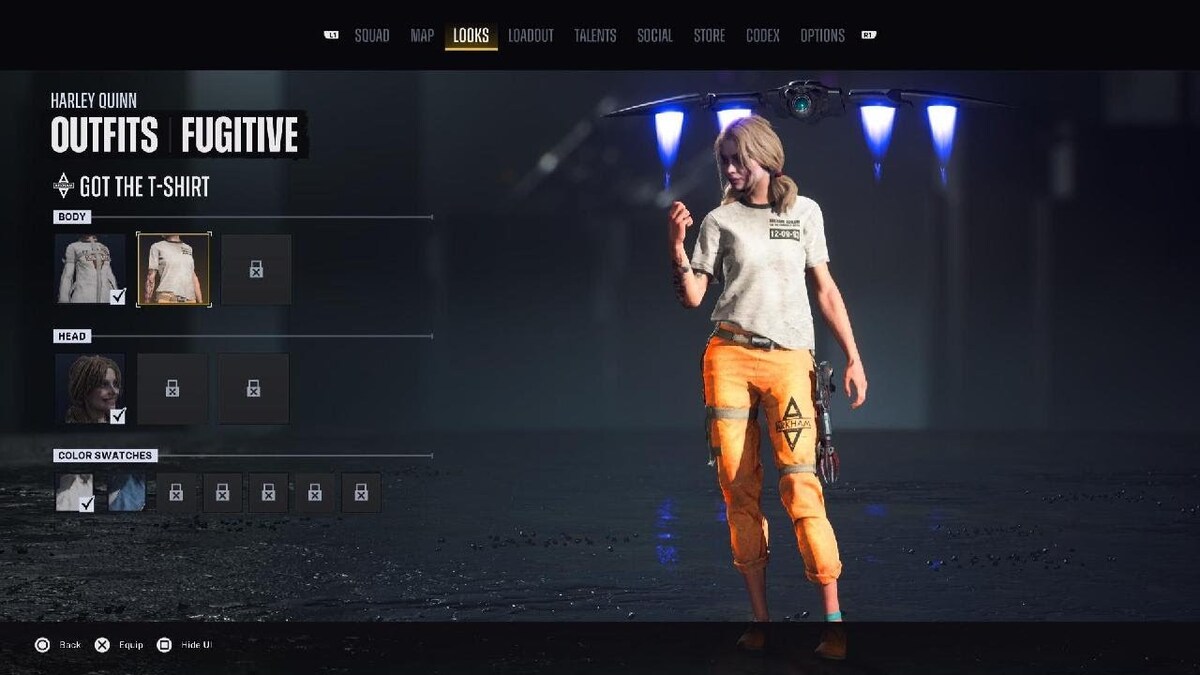Open the Options tab
The width and height of the screenshot is (1200, 675).
pyautogui.click(x=822, y=36)
